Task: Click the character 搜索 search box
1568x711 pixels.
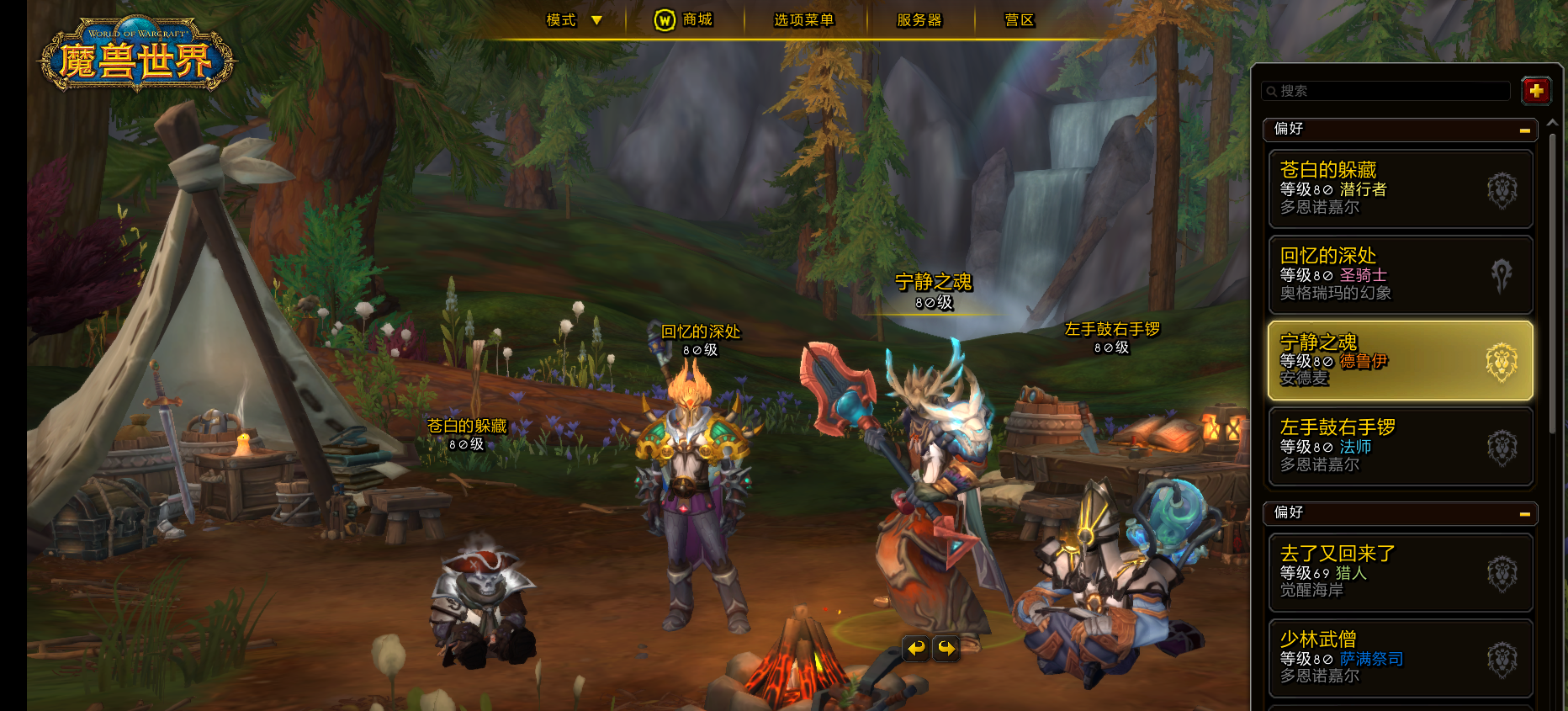Action: (x=1386, y=91)
